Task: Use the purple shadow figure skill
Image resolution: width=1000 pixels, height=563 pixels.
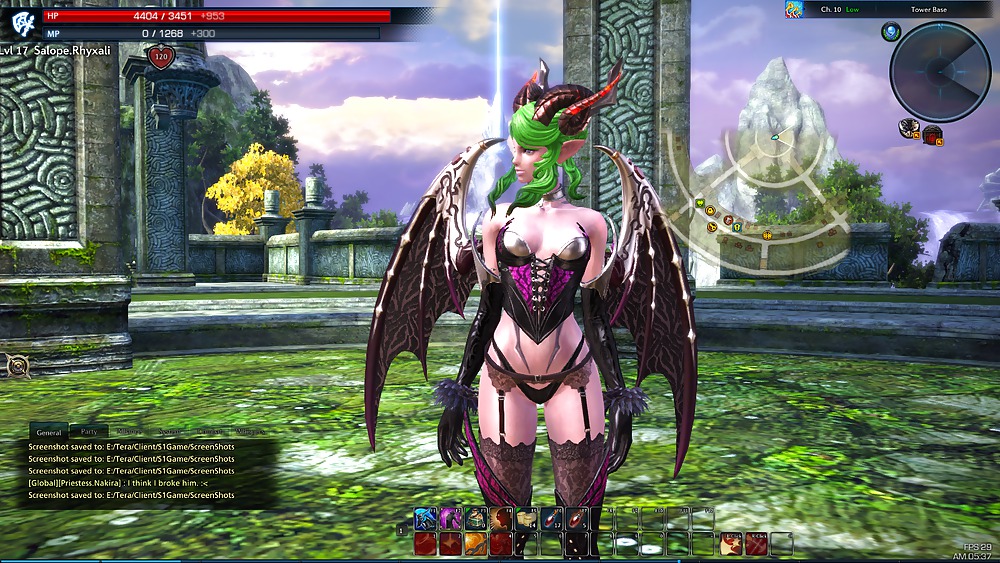Action: click(450, 519)
